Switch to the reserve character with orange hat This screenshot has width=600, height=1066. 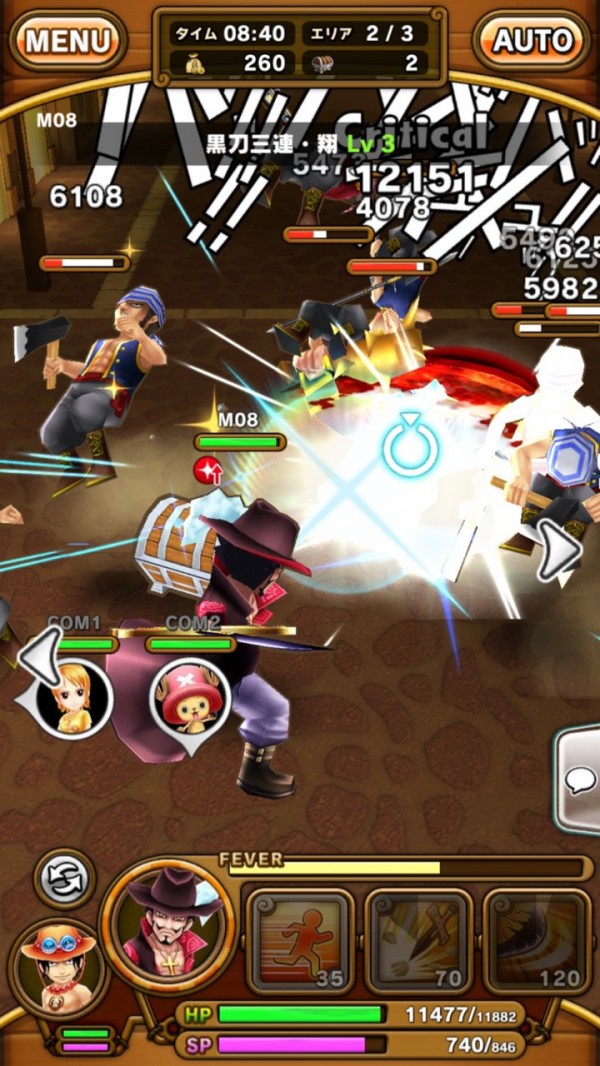pos(57,966)
